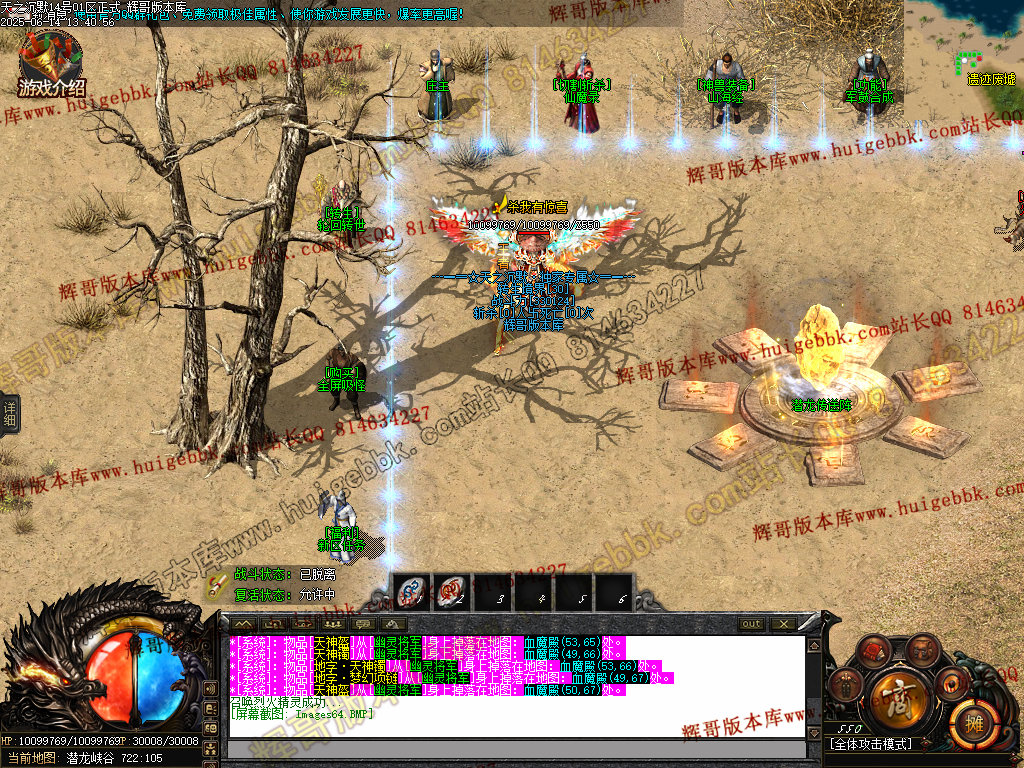Use the item in hotbar slot 1
Image resolution: width=1024 pixels, height=768 pixels.
pyautogui.click(x=411, y=592)
